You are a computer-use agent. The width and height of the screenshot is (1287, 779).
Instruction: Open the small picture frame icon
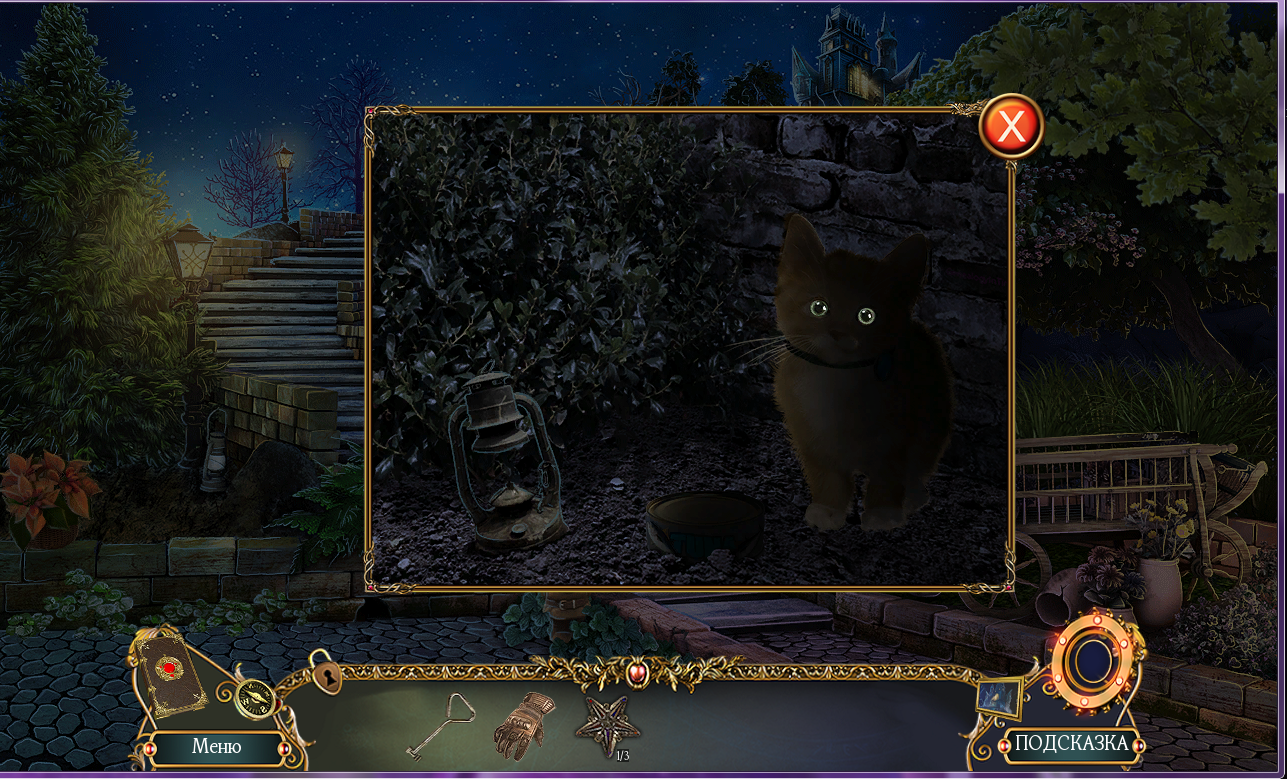[1000, 696]
